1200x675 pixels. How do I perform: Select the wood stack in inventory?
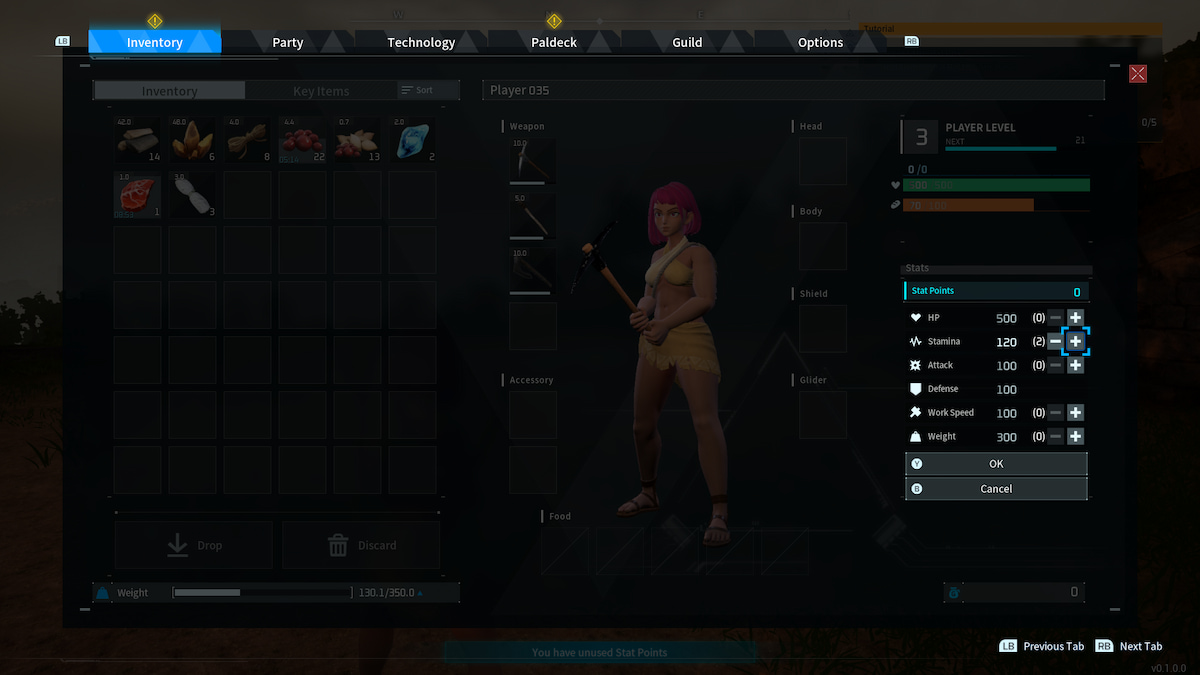(138, 140)
